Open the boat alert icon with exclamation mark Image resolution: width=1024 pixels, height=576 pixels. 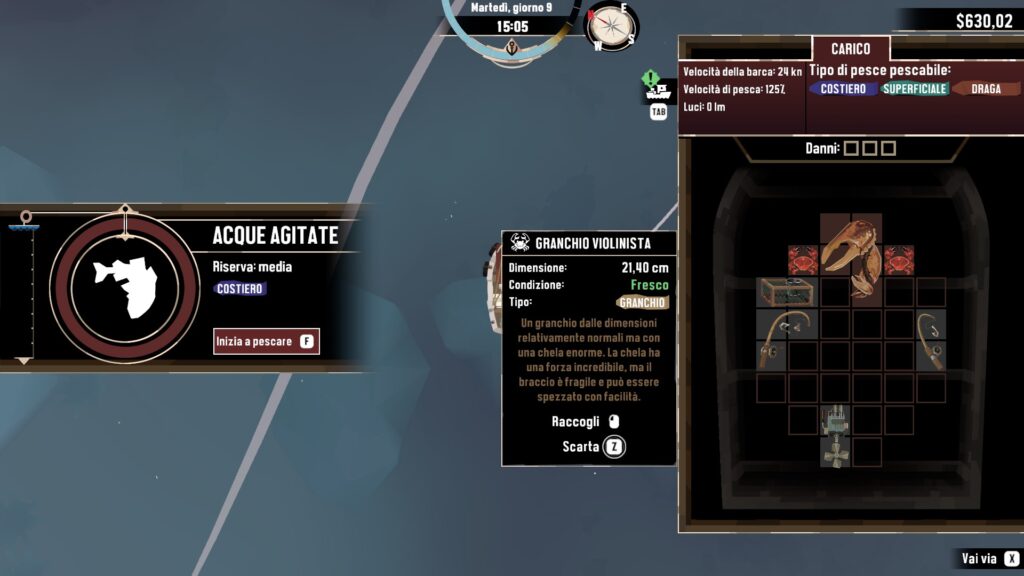(656, 89)
